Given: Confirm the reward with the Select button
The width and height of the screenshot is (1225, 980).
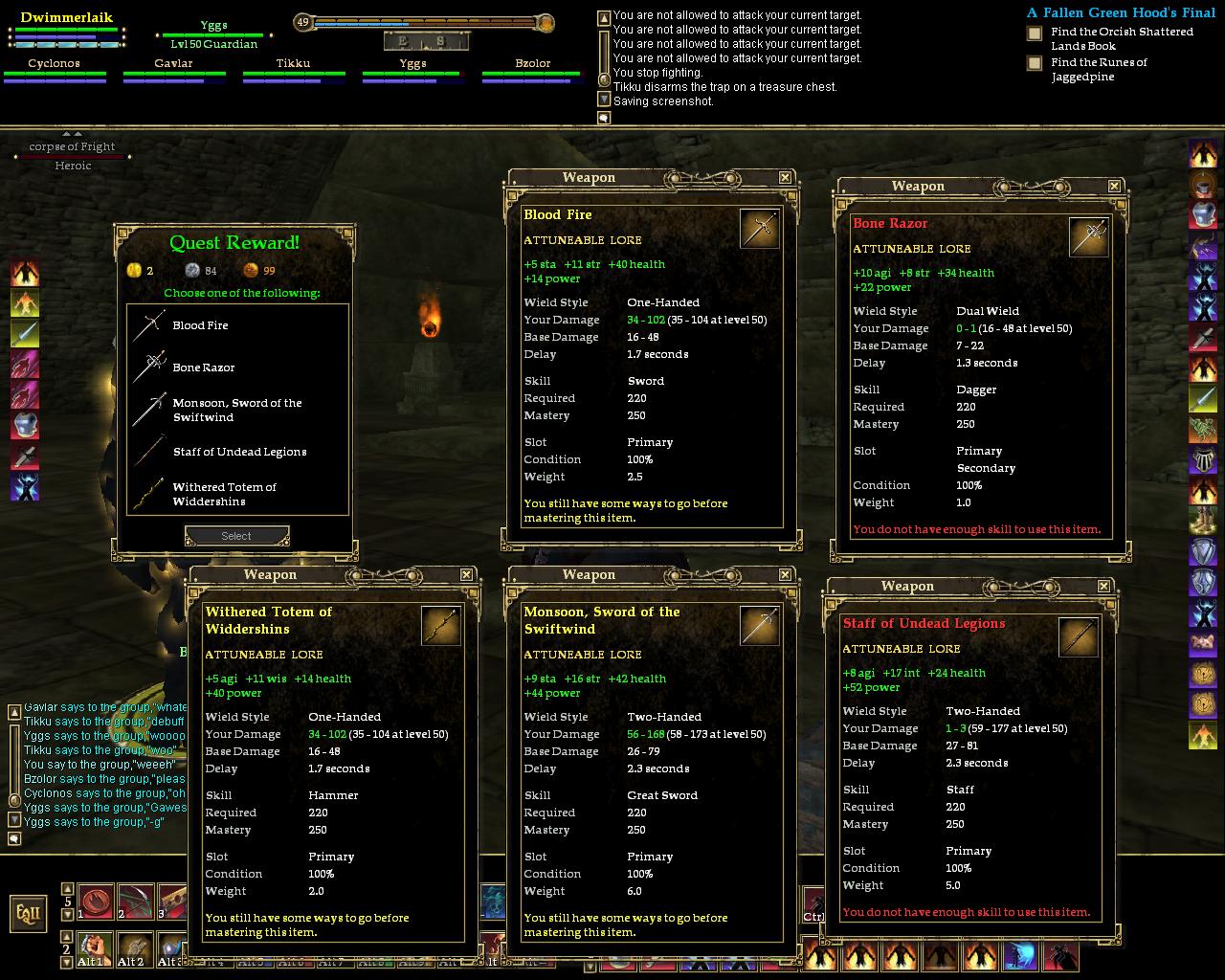Looking at the screenshot, I should tap(236, 536).
